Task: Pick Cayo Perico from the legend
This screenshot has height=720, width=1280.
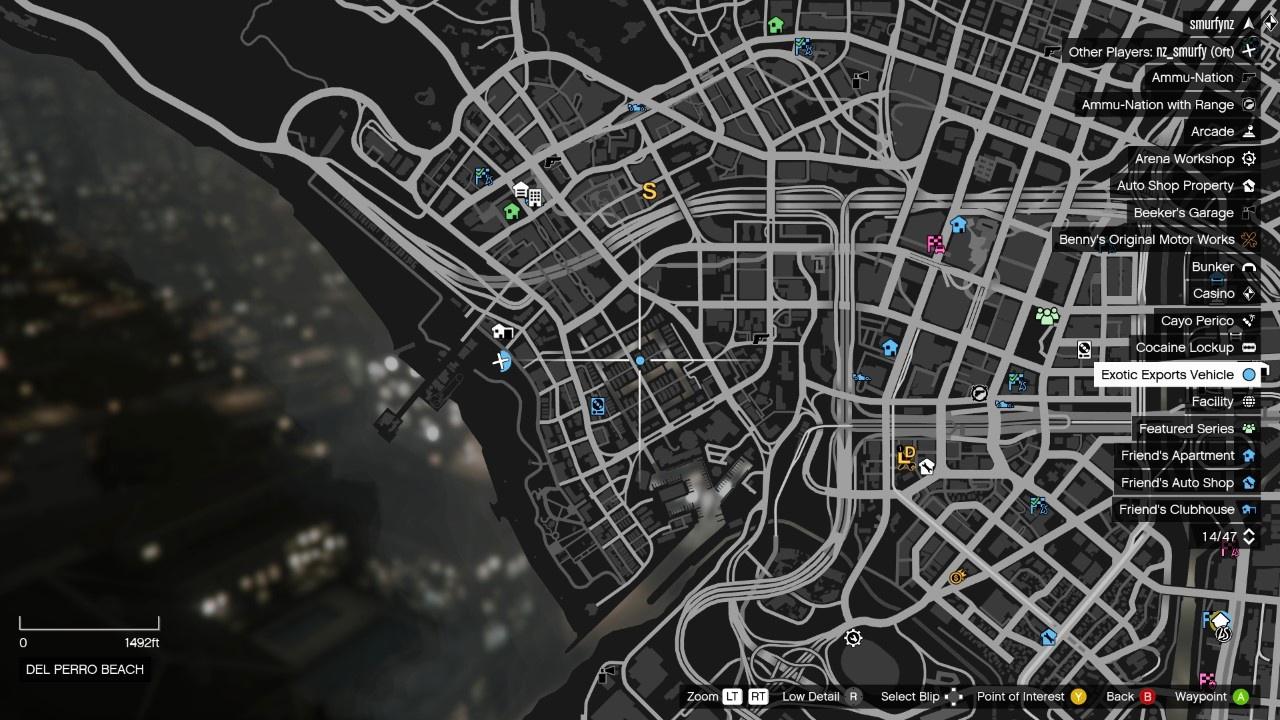Action: [1197, 321]
